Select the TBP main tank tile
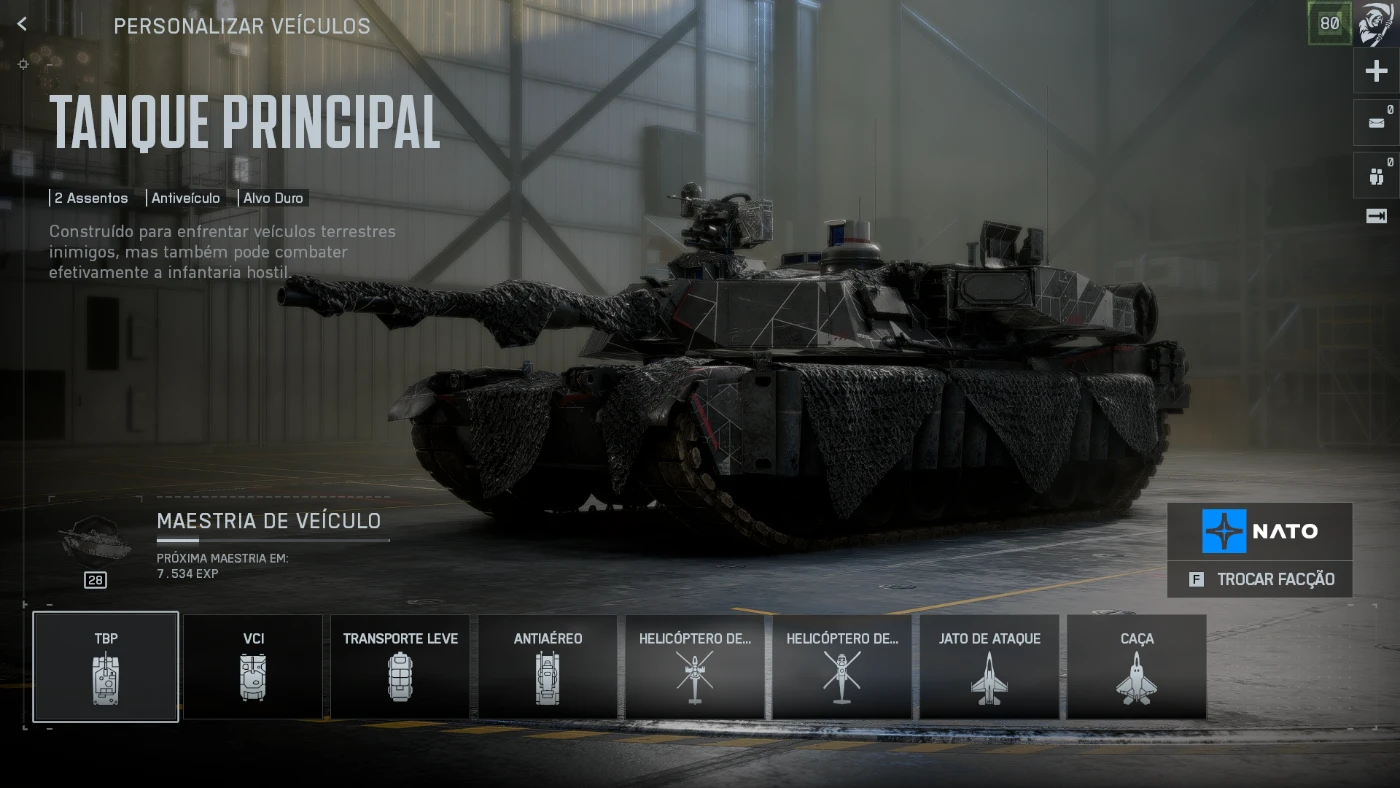The height and width of the screenshot is (788, 1400). [x=106, y=666]
